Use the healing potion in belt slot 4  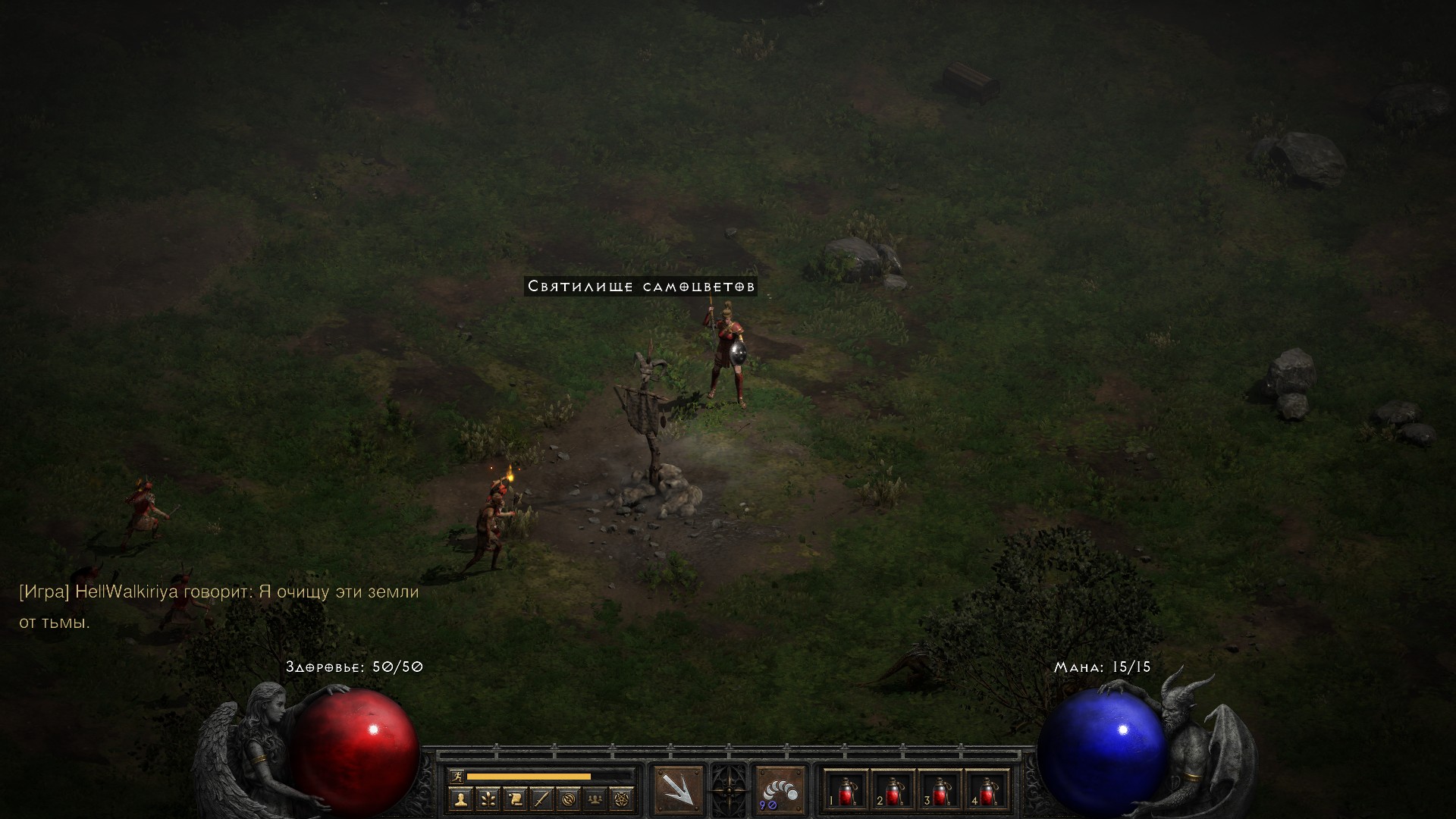point(987,792)
